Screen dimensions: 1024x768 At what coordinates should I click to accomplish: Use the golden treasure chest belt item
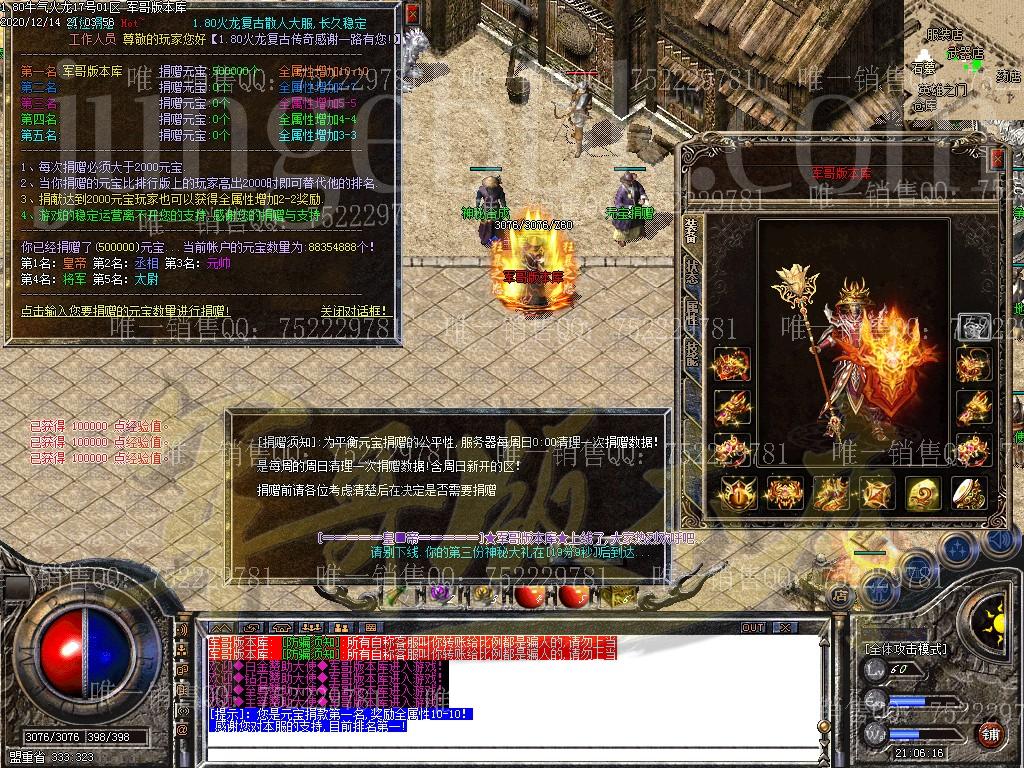(x=620, y=596)
